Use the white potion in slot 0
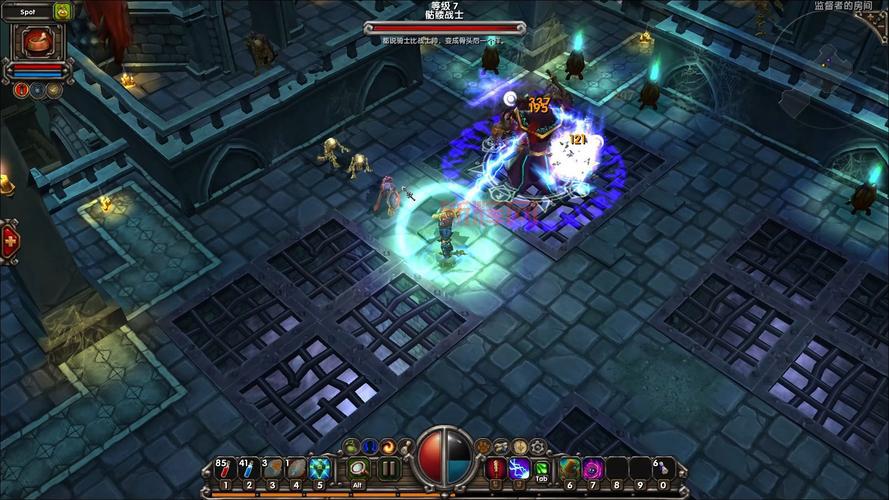The height and width of the screenshot is (500, 889). [x=663, y=468]
